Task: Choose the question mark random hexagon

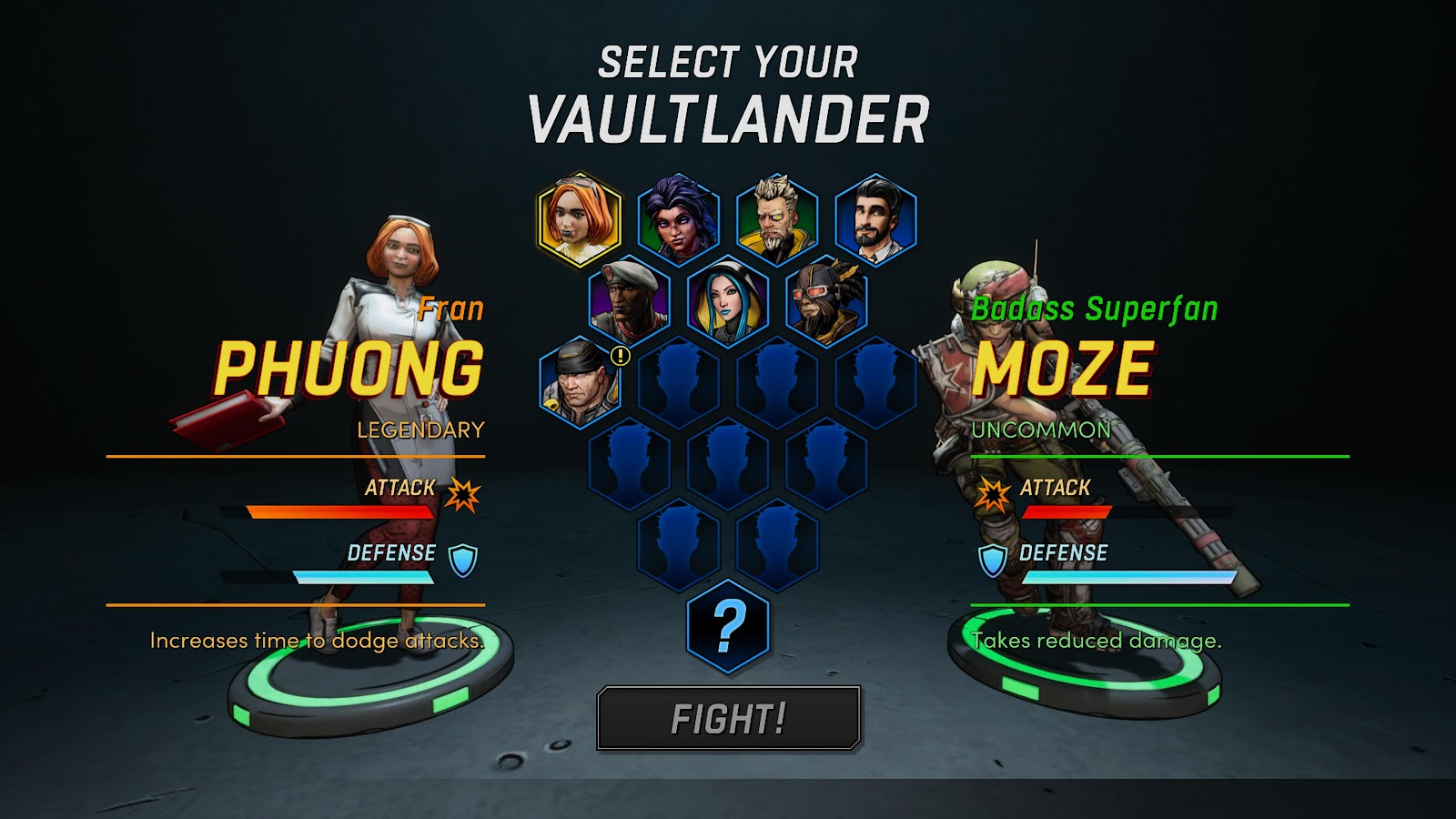Action: click(x=728, y=626)
